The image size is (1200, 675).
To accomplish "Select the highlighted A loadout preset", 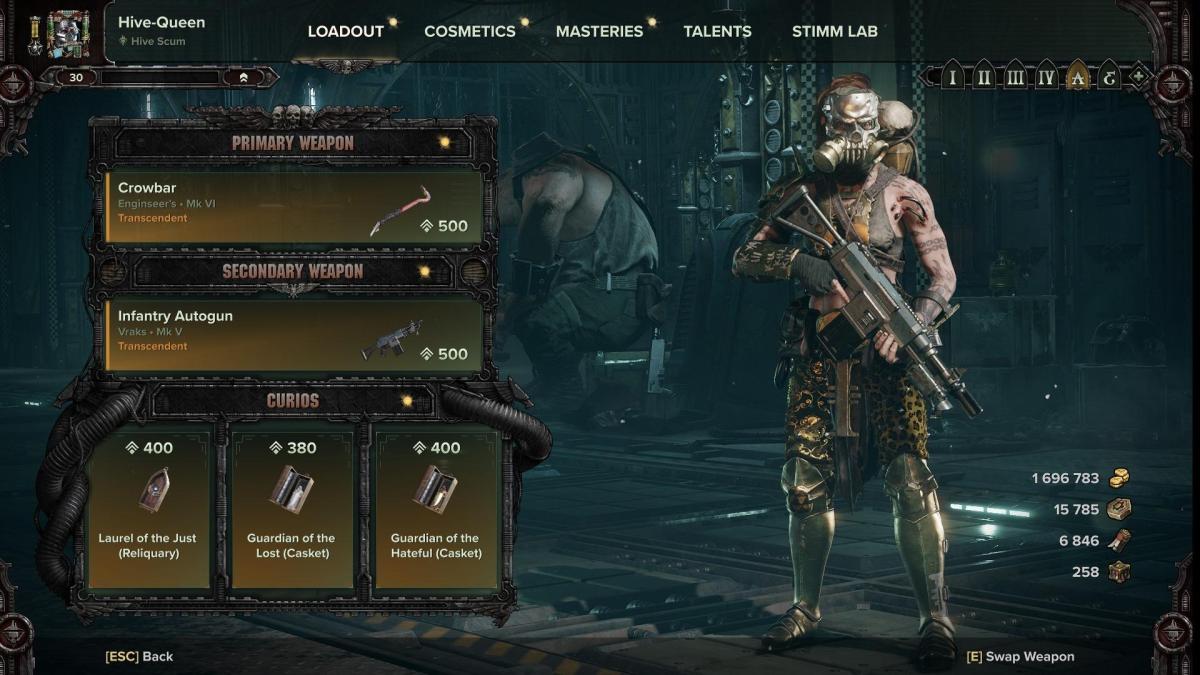I will point(1077,77).
